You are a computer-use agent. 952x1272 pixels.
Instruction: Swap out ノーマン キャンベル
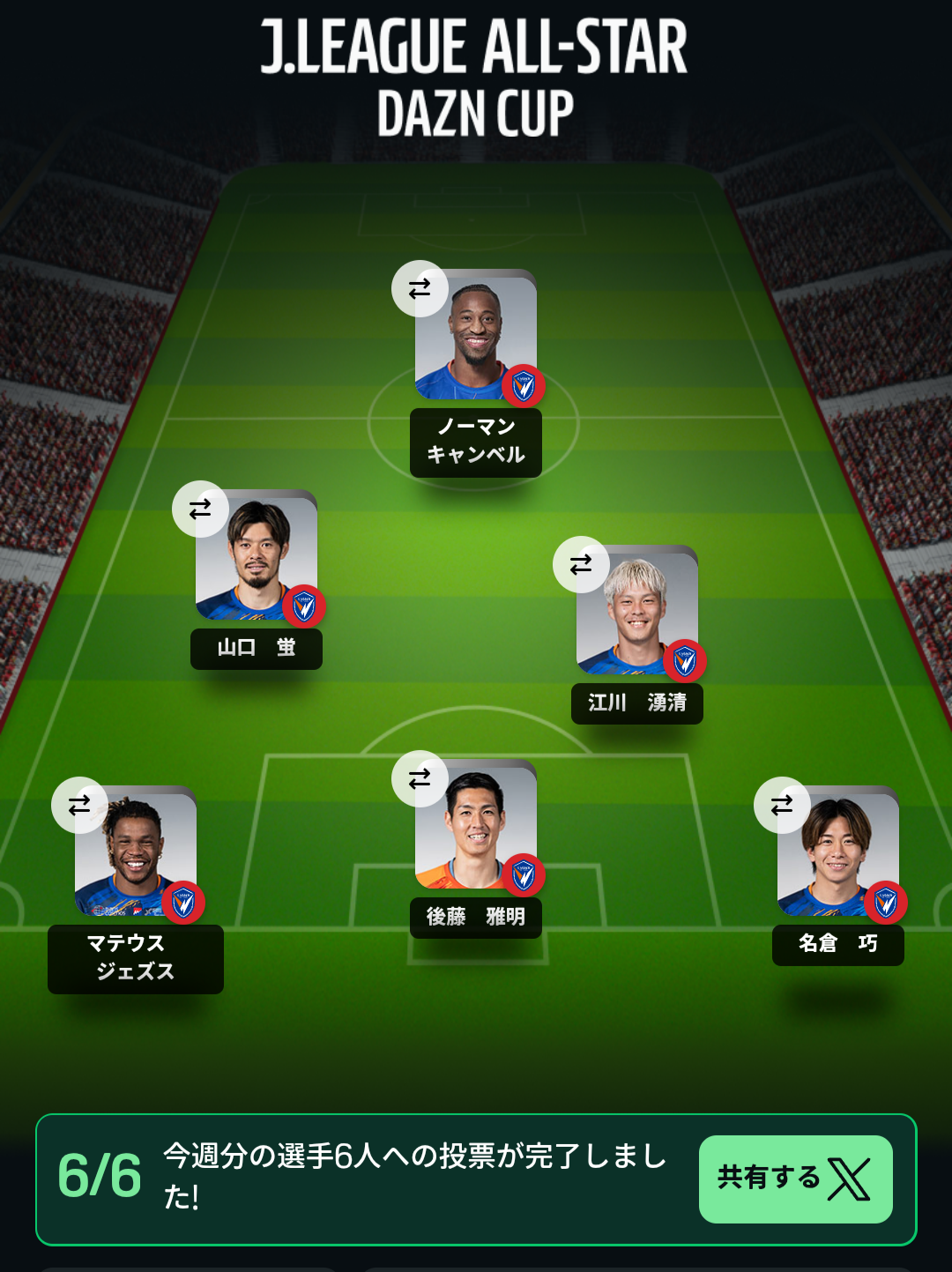tap(420, 288)
